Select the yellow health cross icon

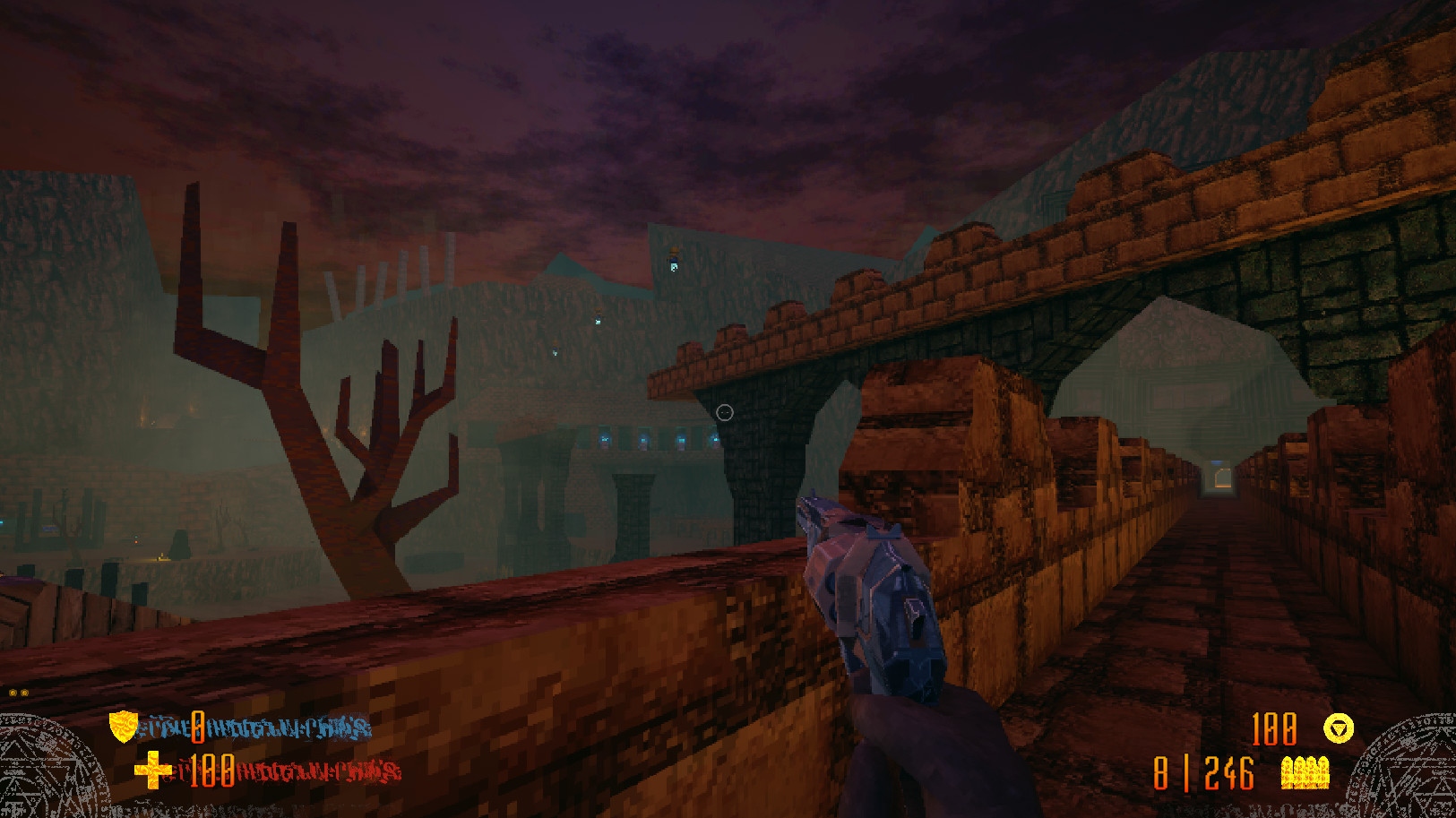154,769
